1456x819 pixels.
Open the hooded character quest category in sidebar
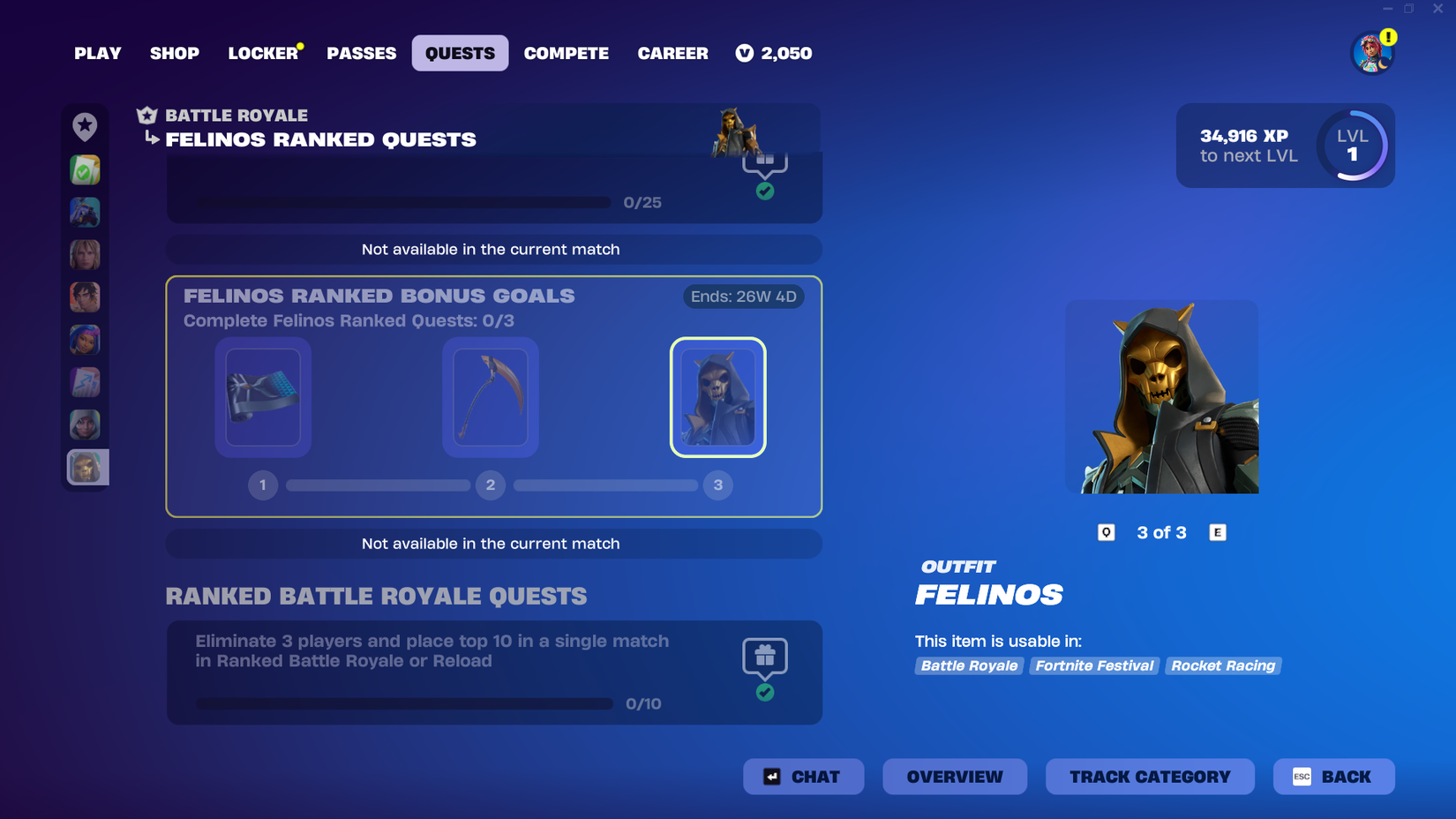85,424
